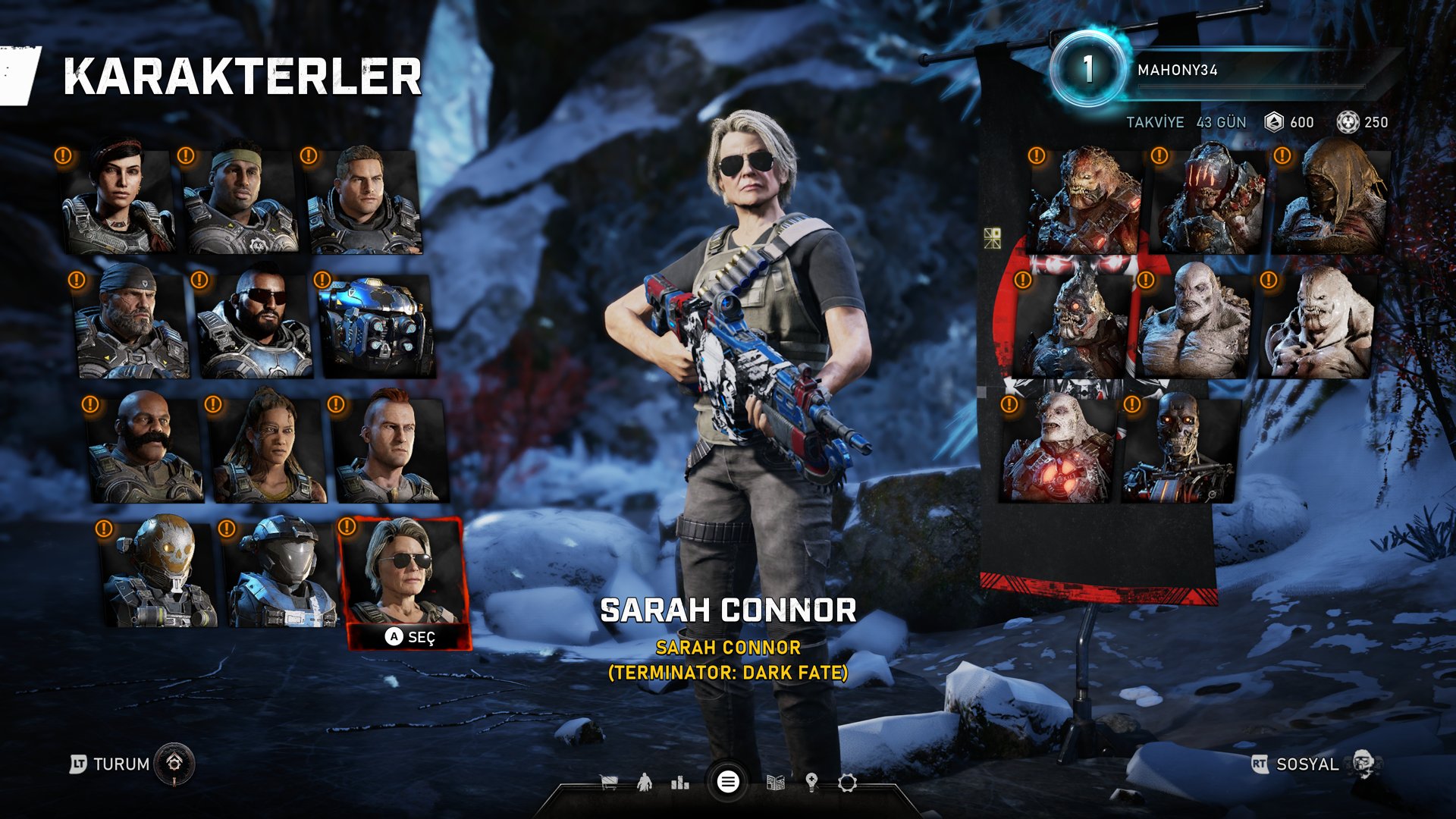Screen dimensions: 1456x819
Task: Pick the gold skull helmet soldier tile
Action: [x=161, y=573]
